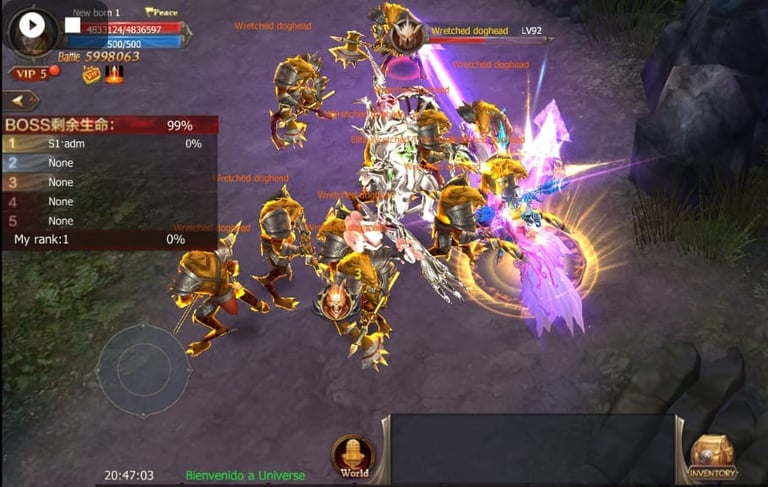Open the dark chat box panel
The width and height of the screenshot is (768, 487).
530,448
